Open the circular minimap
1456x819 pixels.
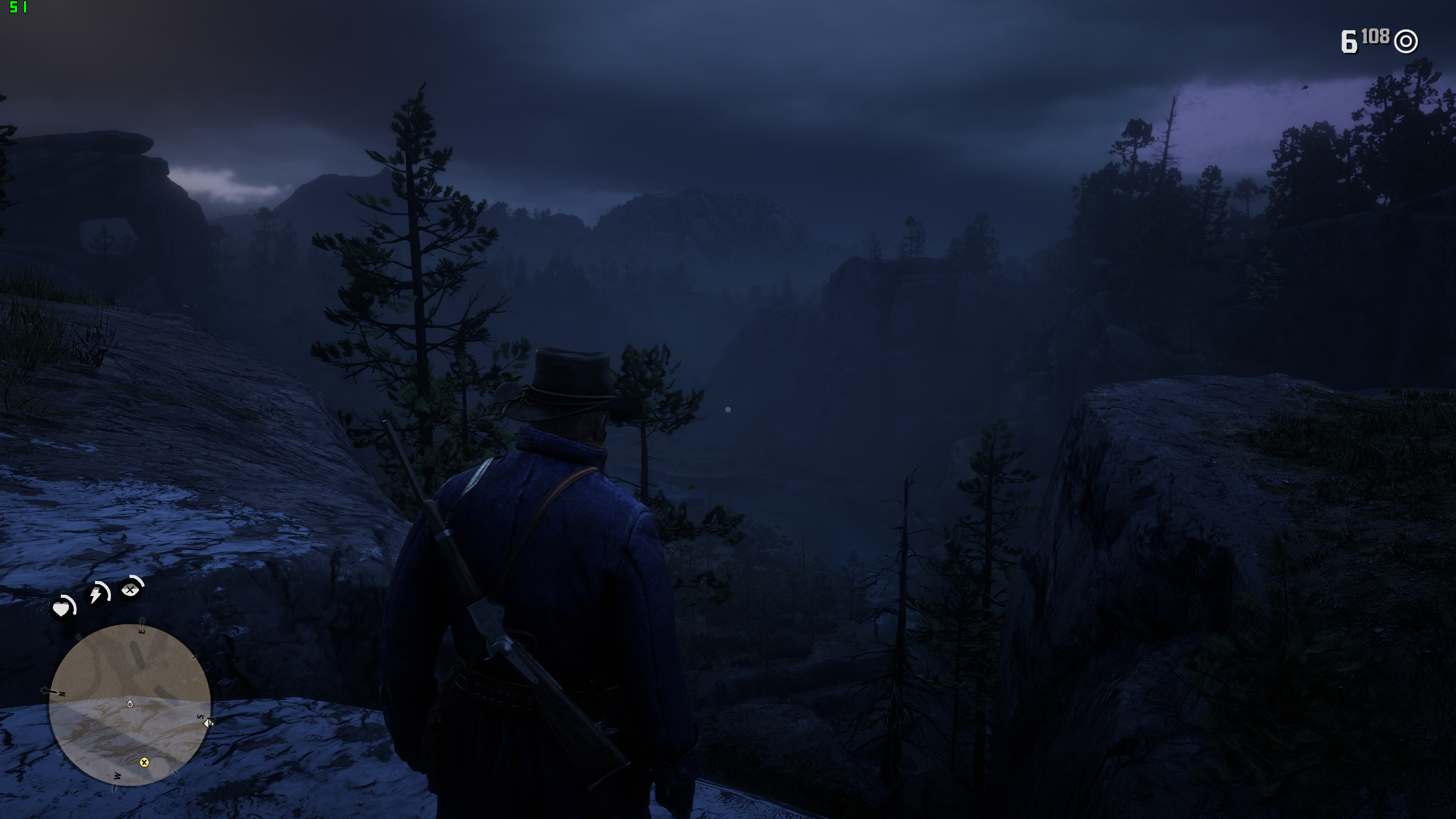pos(130,705)
